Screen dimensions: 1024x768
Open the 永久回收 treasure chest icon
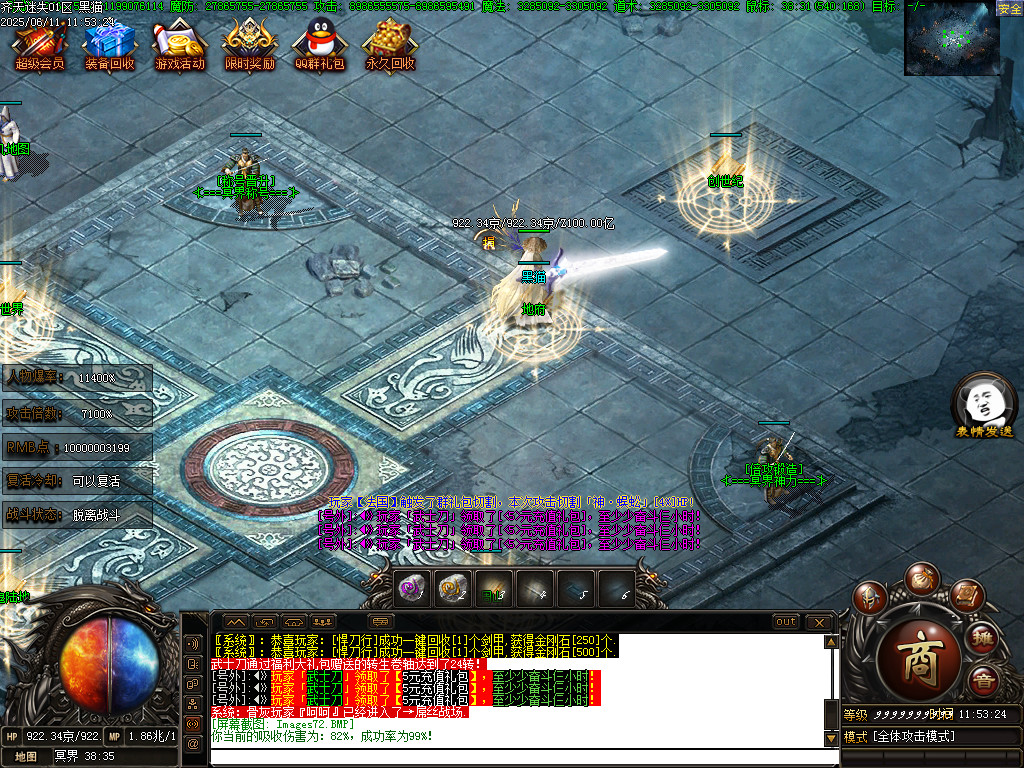[390, 46]
